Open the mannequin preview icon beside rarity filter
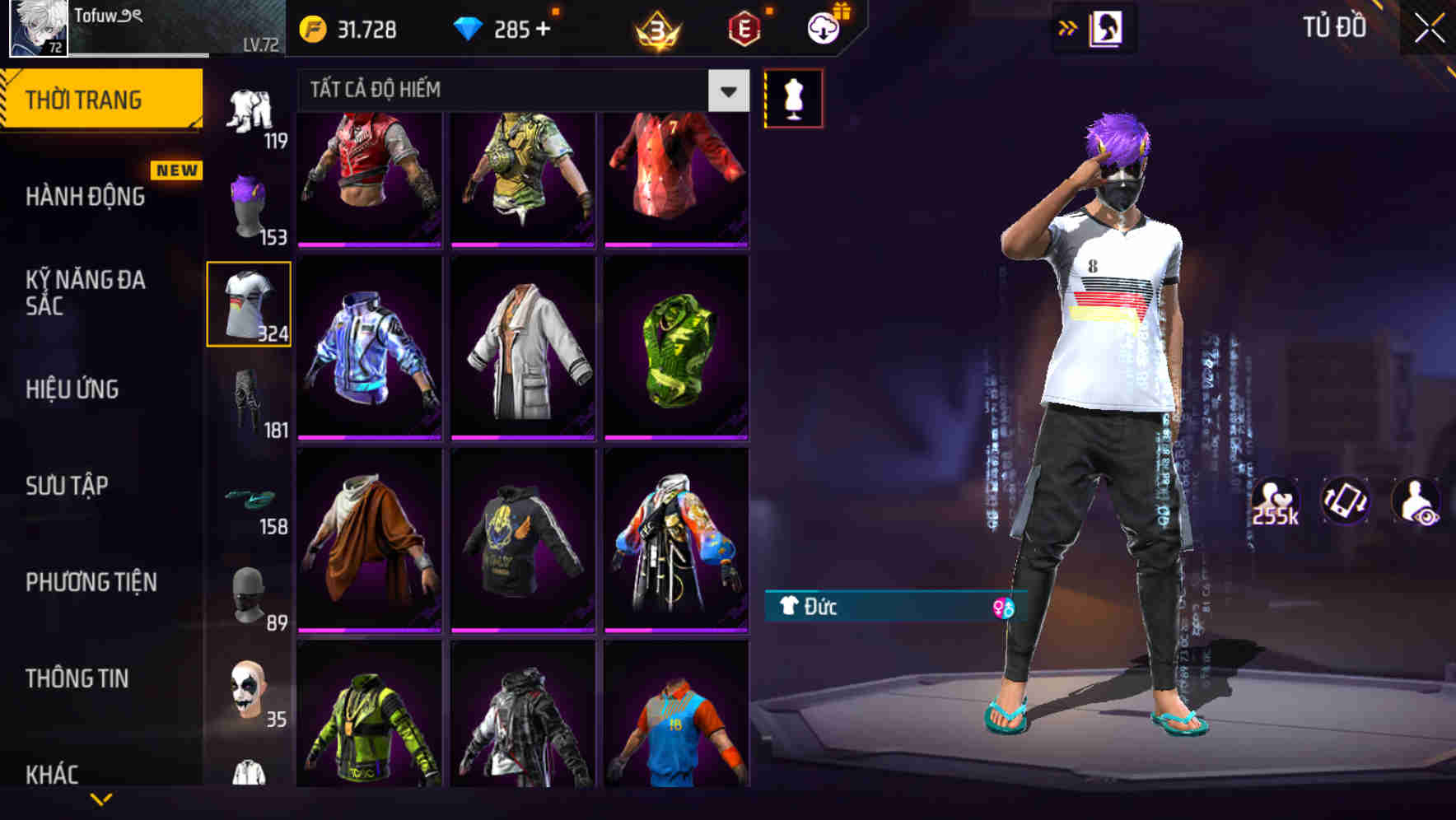The image size is (1456, 820). coord(793,97)
